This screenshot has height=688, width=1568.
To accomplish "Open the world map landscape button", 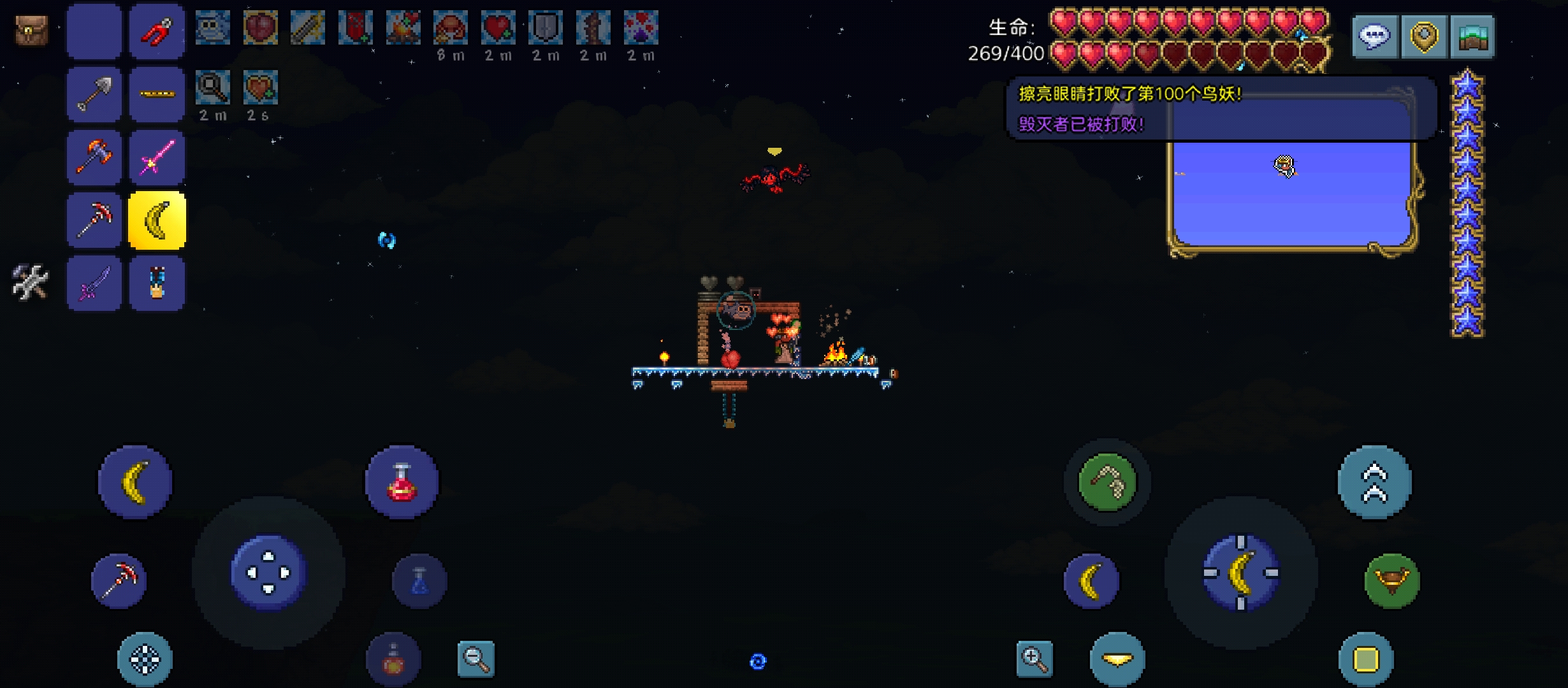I will tap(1472, 36).
